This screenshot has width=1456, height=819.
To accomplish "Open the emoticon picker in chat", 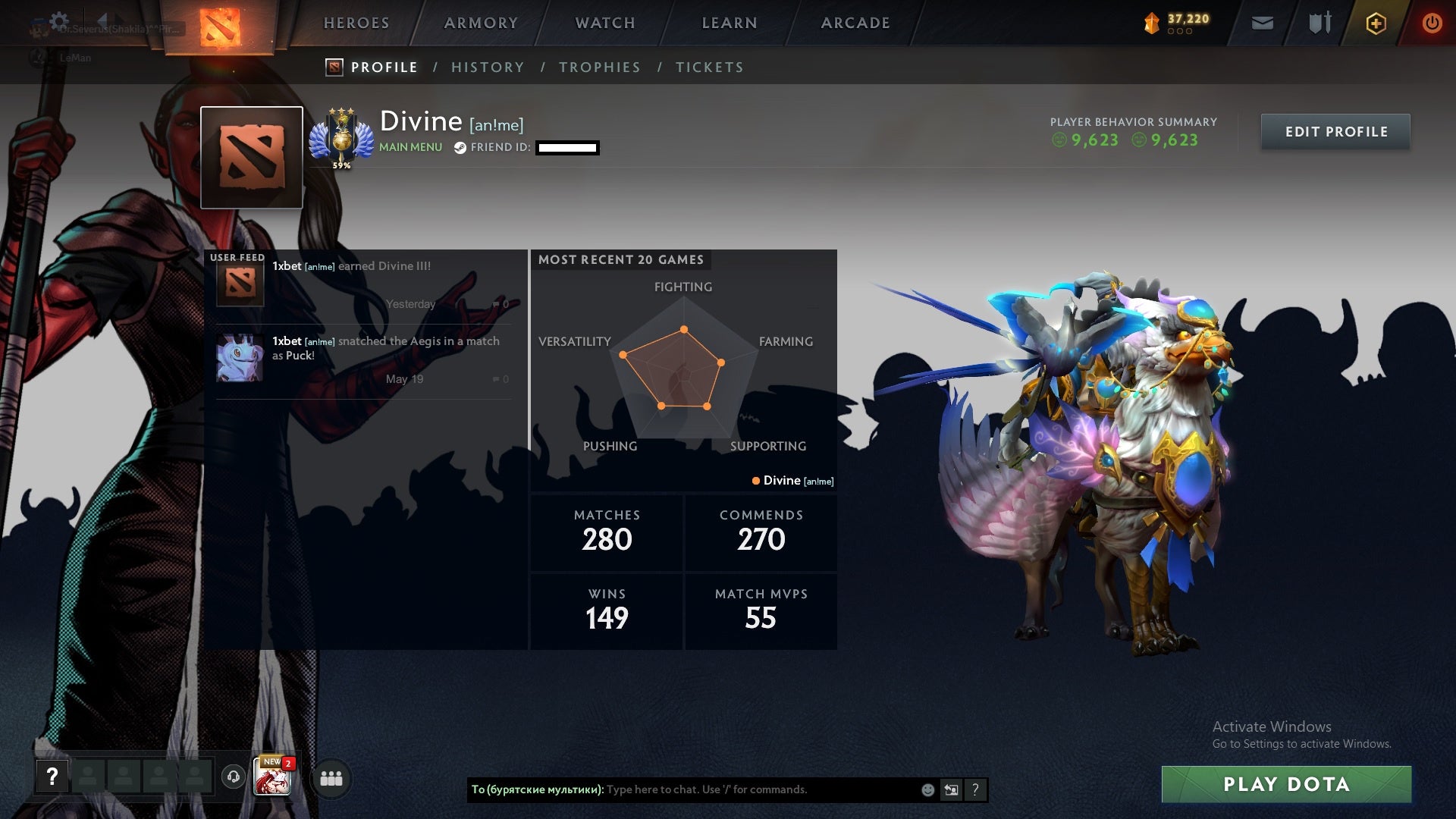I will tap(927, 790).
